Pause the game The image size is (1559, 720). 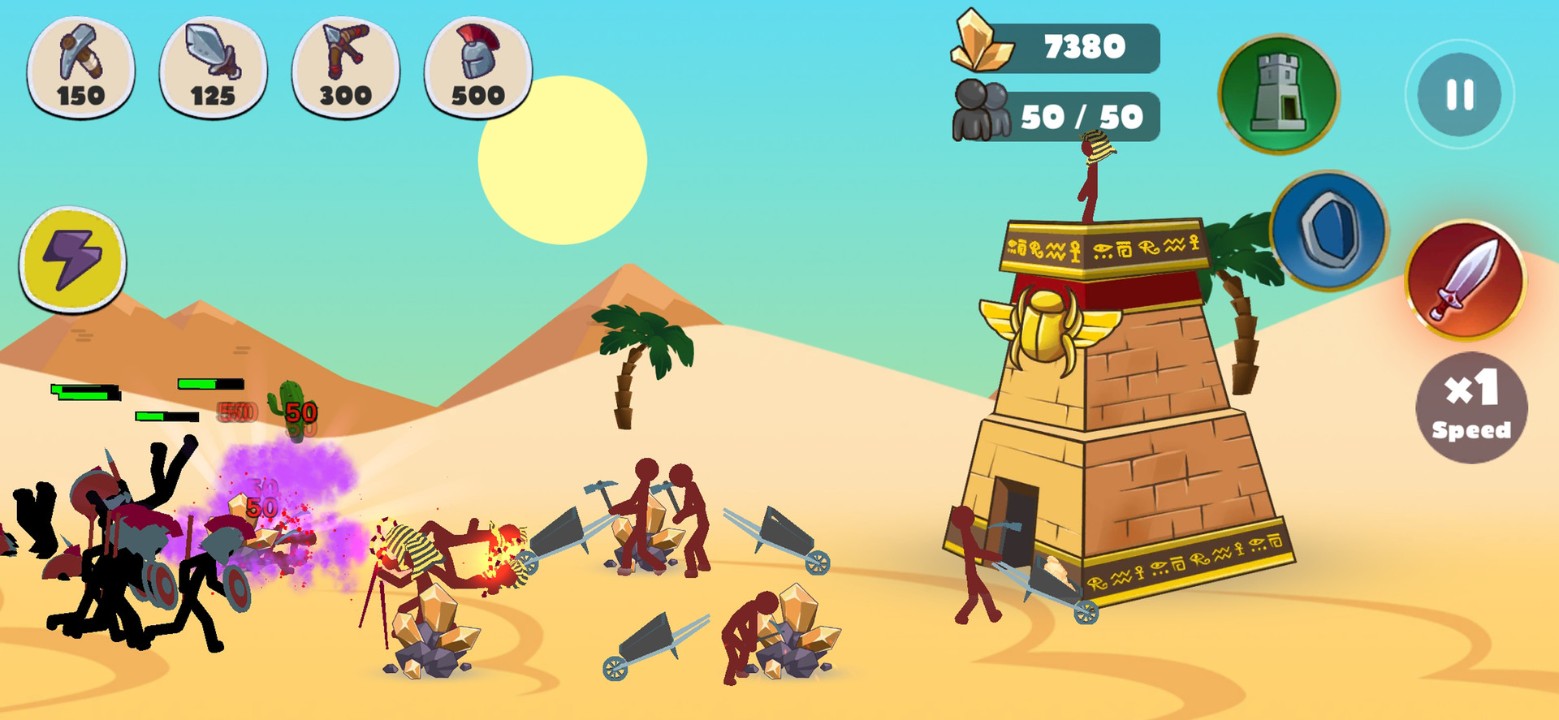tap(1459, 95)
